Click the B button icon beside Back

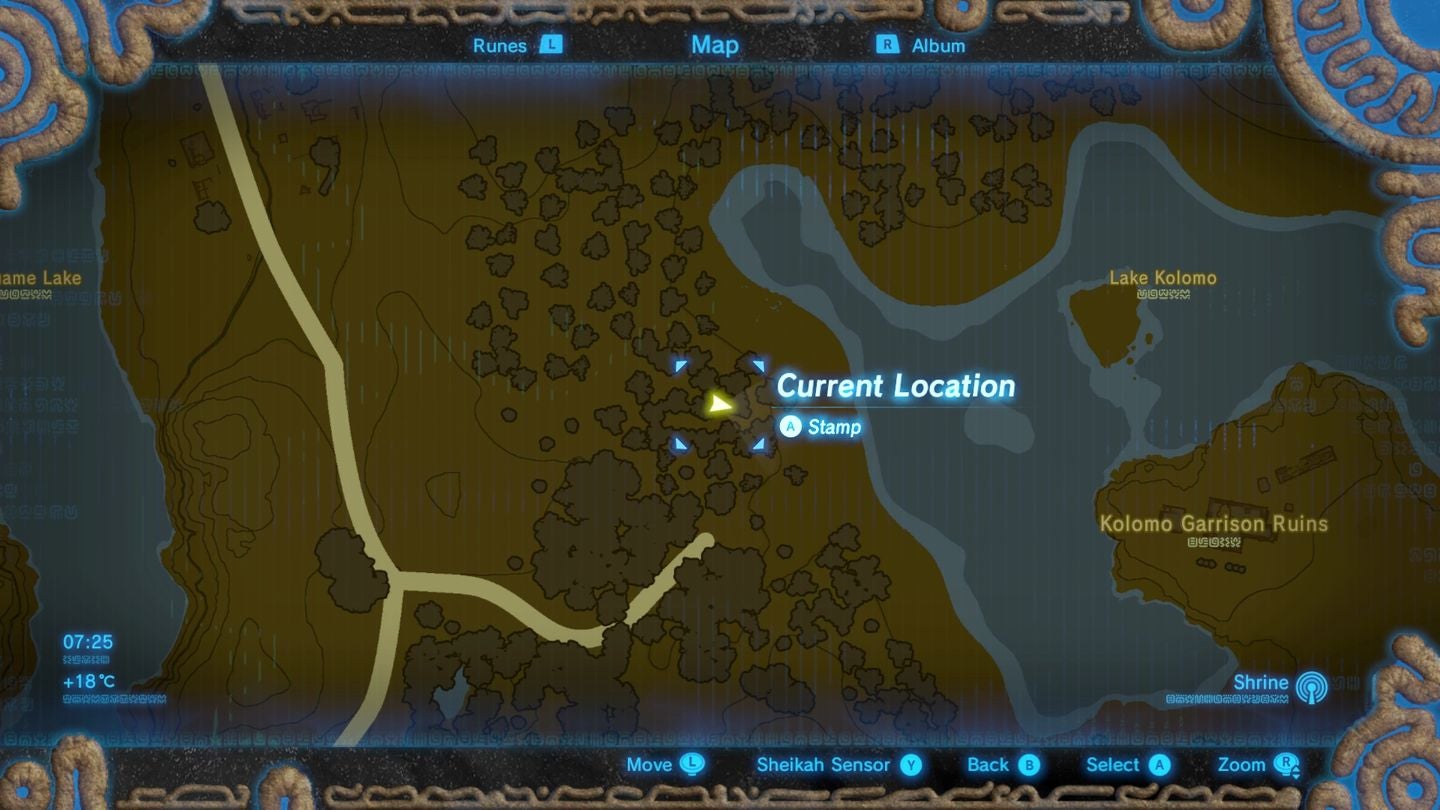coord(1031,765)
